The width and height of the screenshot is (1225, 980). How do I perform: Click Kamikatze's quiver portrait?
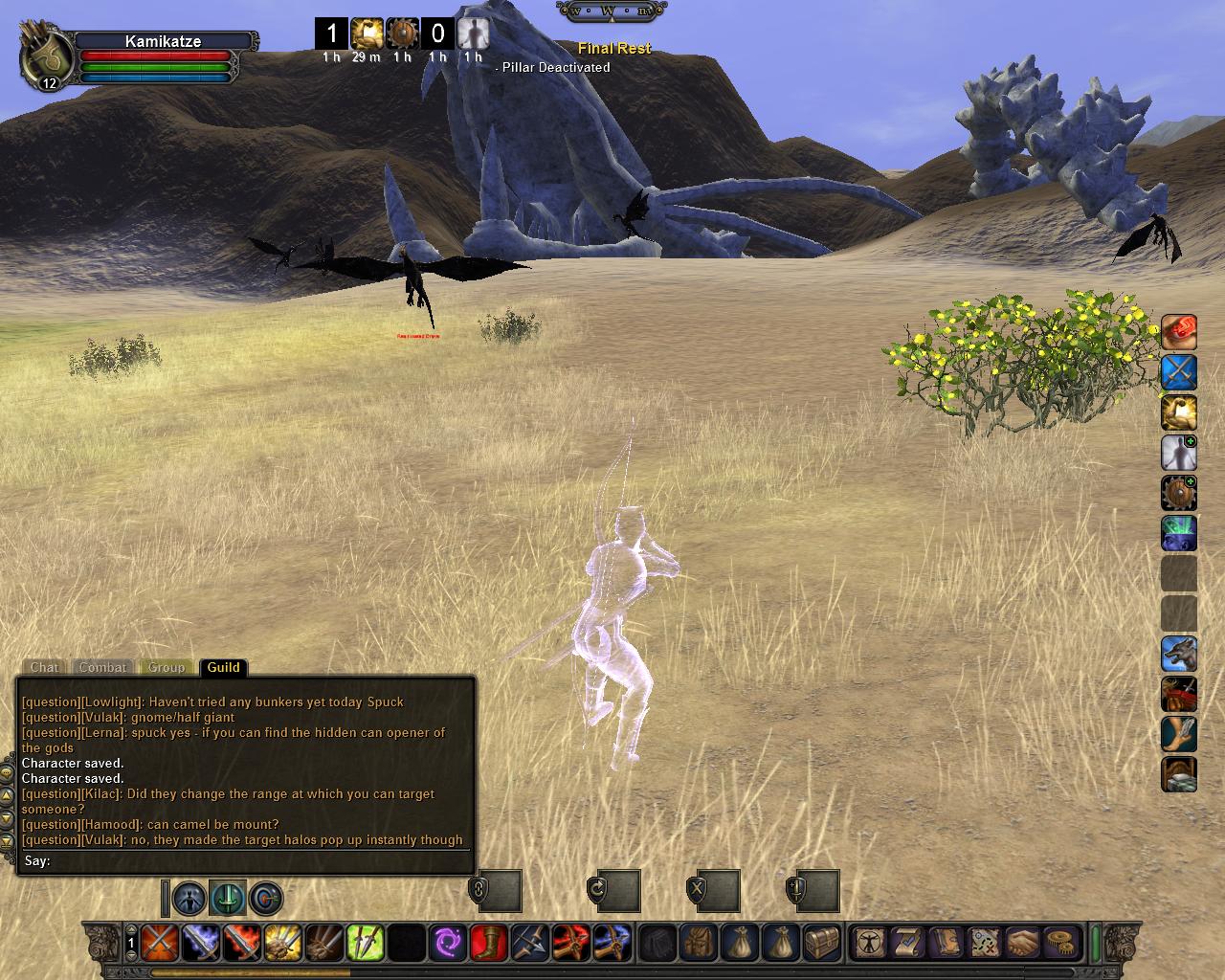click(45, 59)
